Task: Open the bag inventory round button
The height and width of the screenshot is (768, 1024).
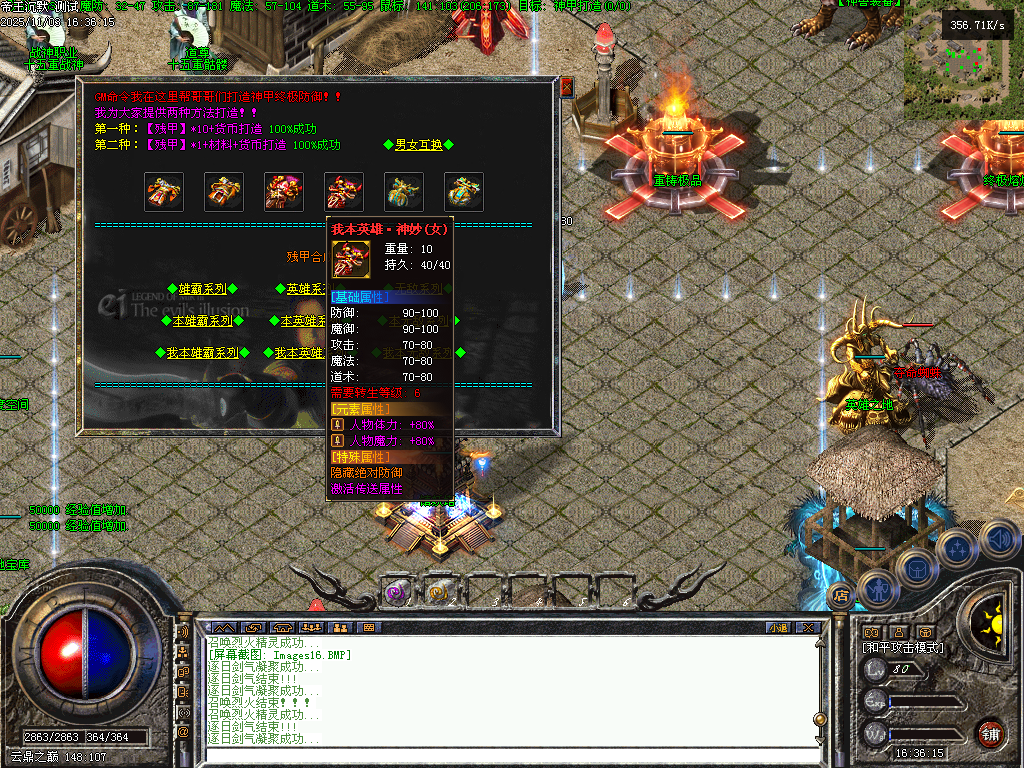Action: 916,568
